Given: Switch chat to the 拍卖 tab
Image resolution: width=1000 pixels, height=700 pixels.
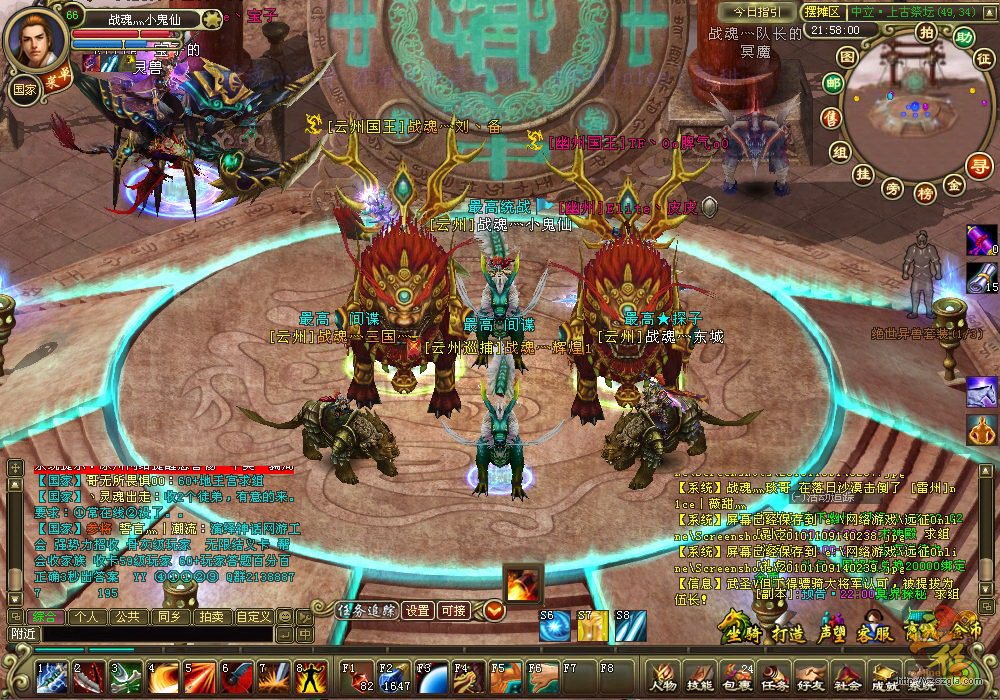Looking at the screenshot, I should [x=210, y=616].
